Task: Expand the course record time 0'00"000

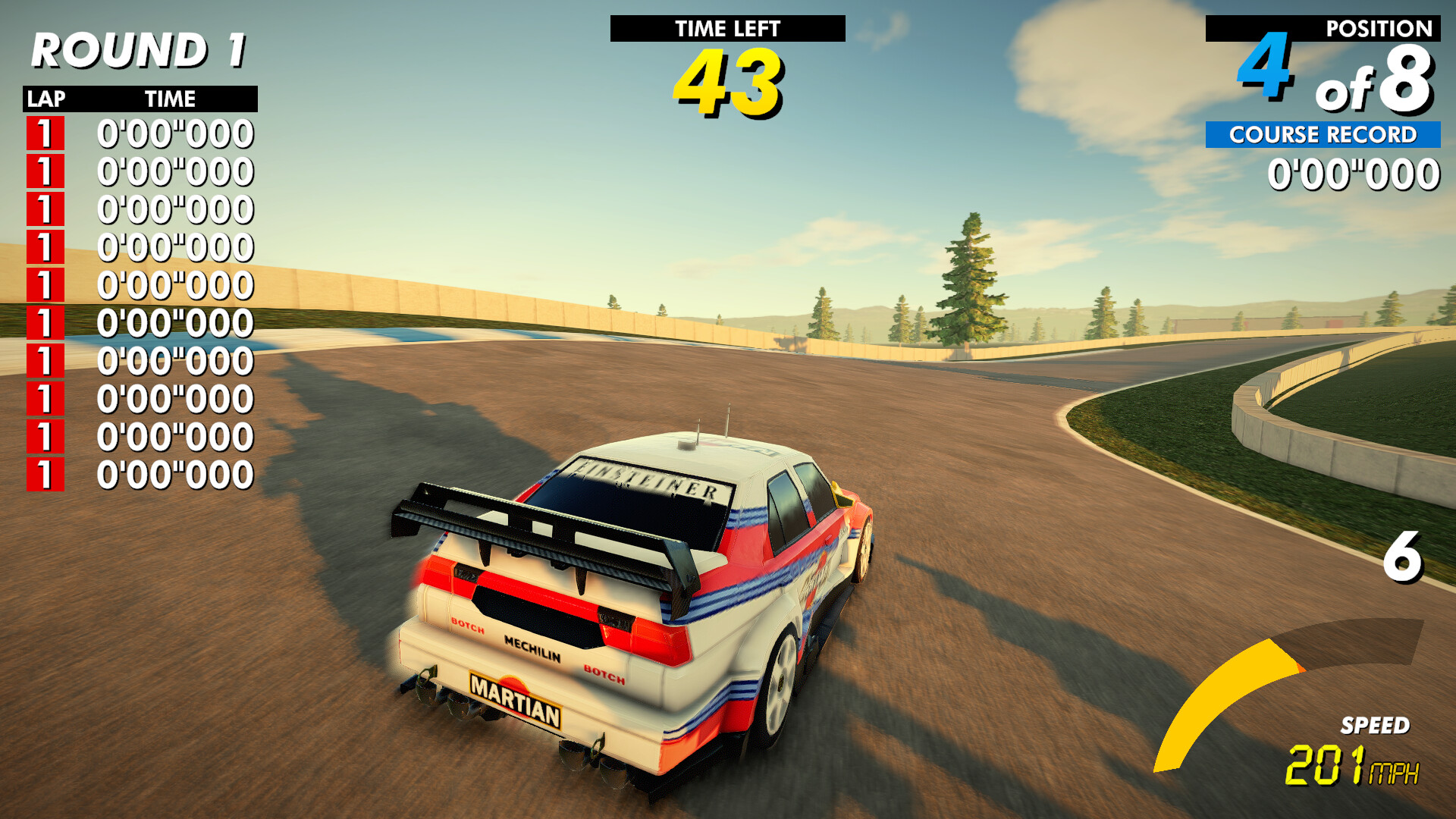Action: (1356, 174)
